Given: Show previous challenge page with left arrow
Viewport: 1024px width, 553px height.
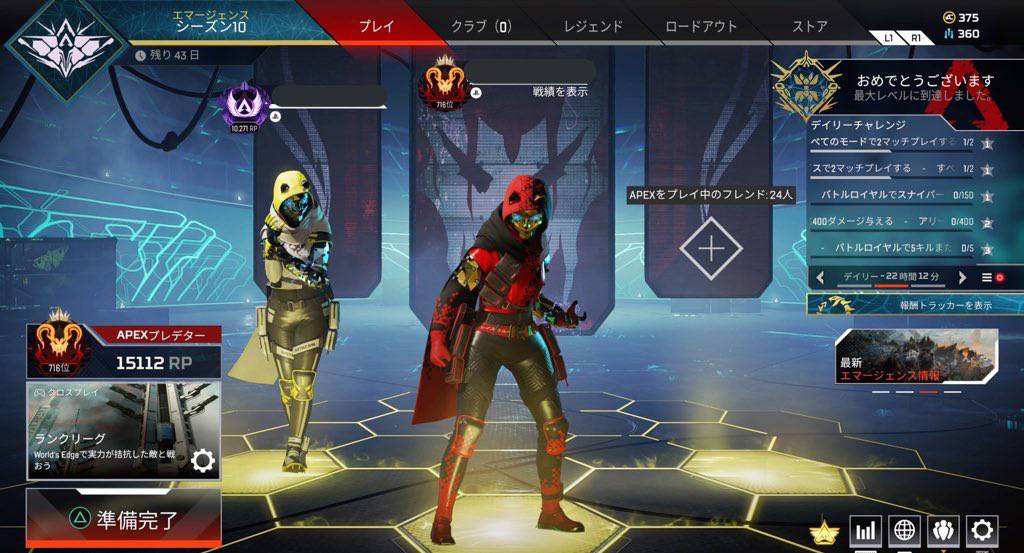Looking at the screenshot, I should point(820,277).
